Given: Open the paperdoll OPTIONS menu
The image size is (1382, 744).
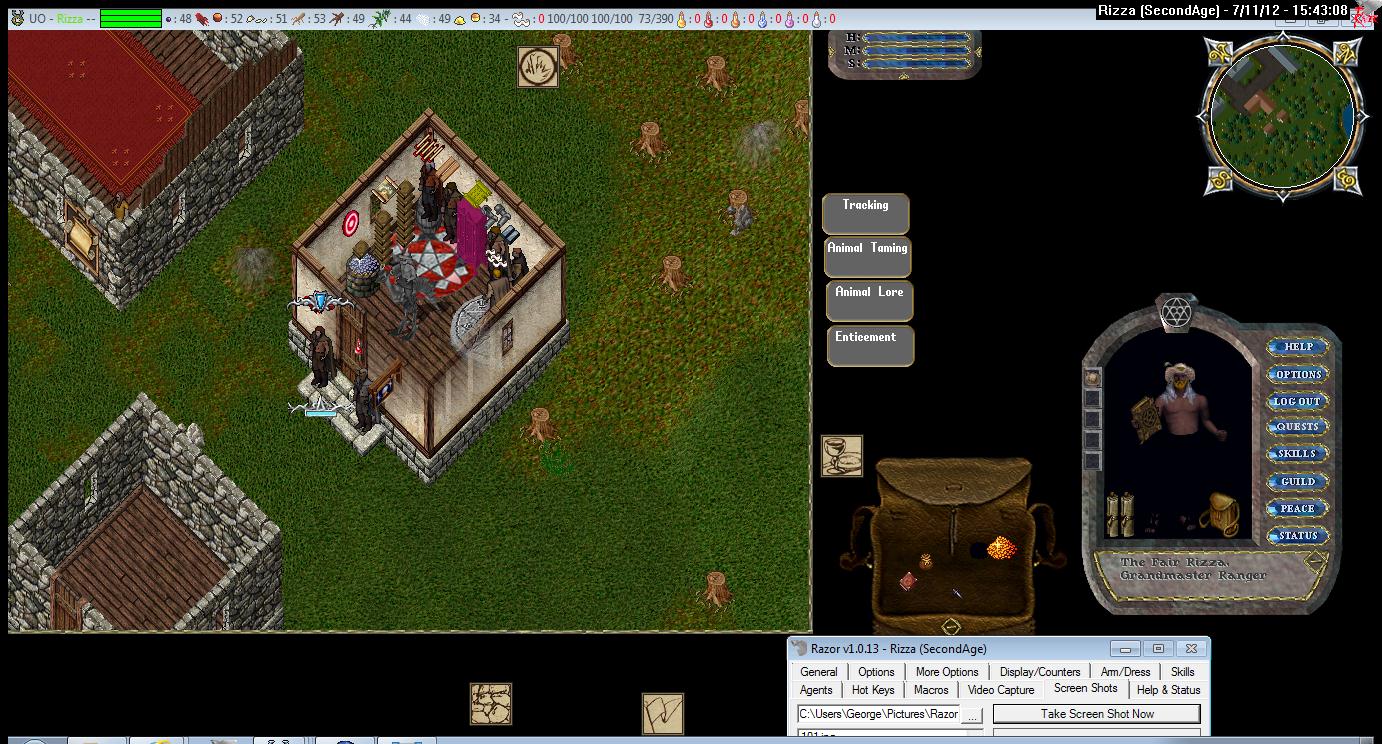Looking at the screenshot, I should pos(1297,374).
